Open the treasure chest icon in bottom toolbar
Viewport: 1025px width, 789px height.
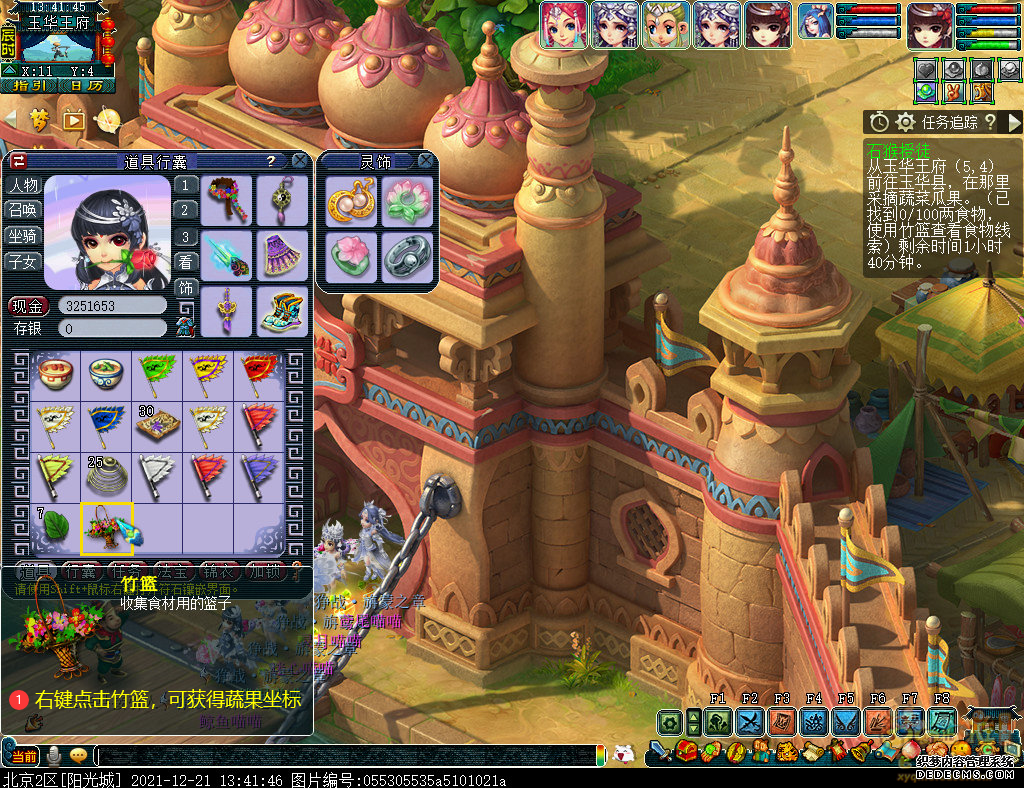[x=689, y=751]
